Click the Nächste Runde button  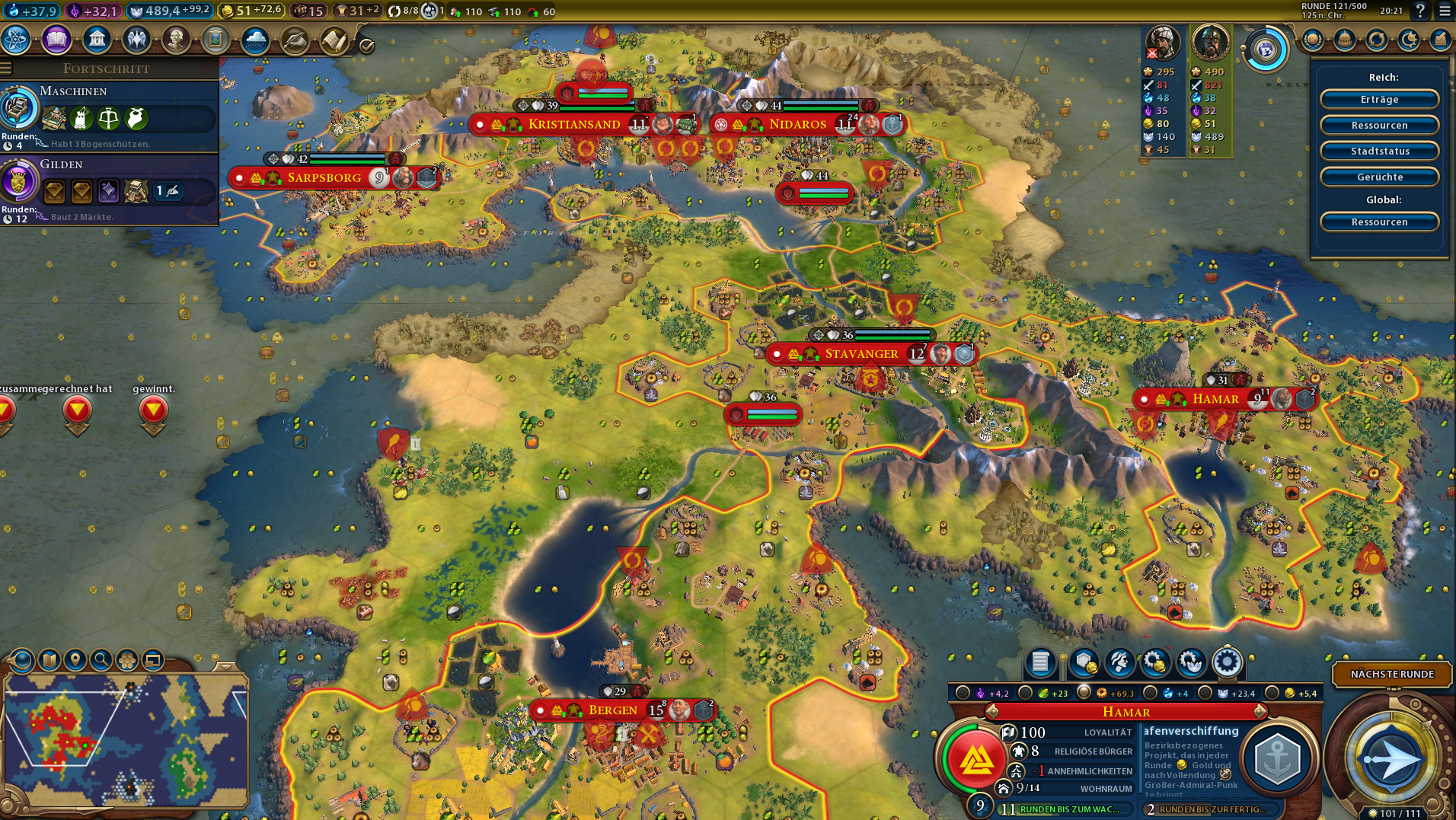1391,674
